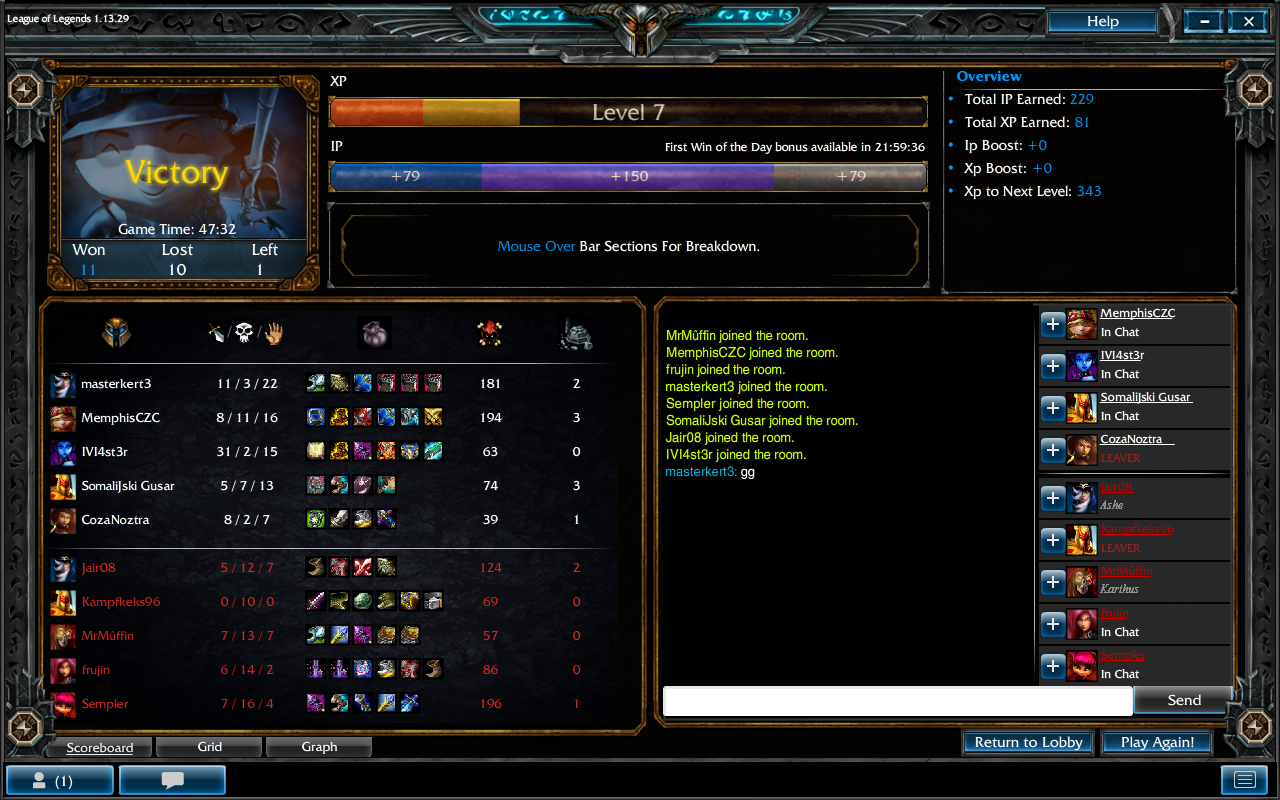The height and width of the screenshot is (800, 1280).
Task: Click Play Again!
Action: [x=1157, y=742]
